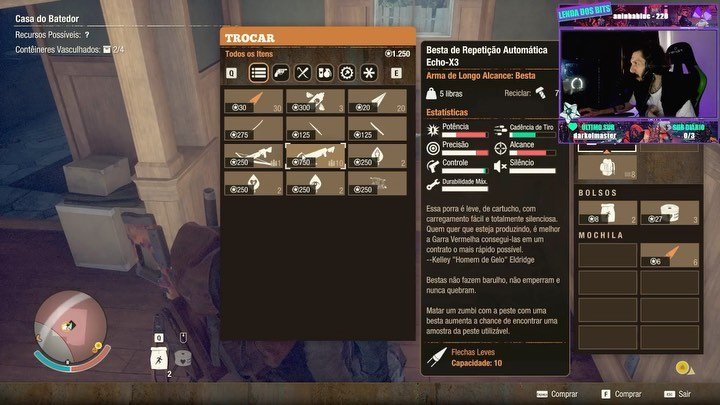Image resolution: width=720 pixels, height=405 pixels.
Task: Select the orange bolt item costing 30
Action: [x=254, y=101]
